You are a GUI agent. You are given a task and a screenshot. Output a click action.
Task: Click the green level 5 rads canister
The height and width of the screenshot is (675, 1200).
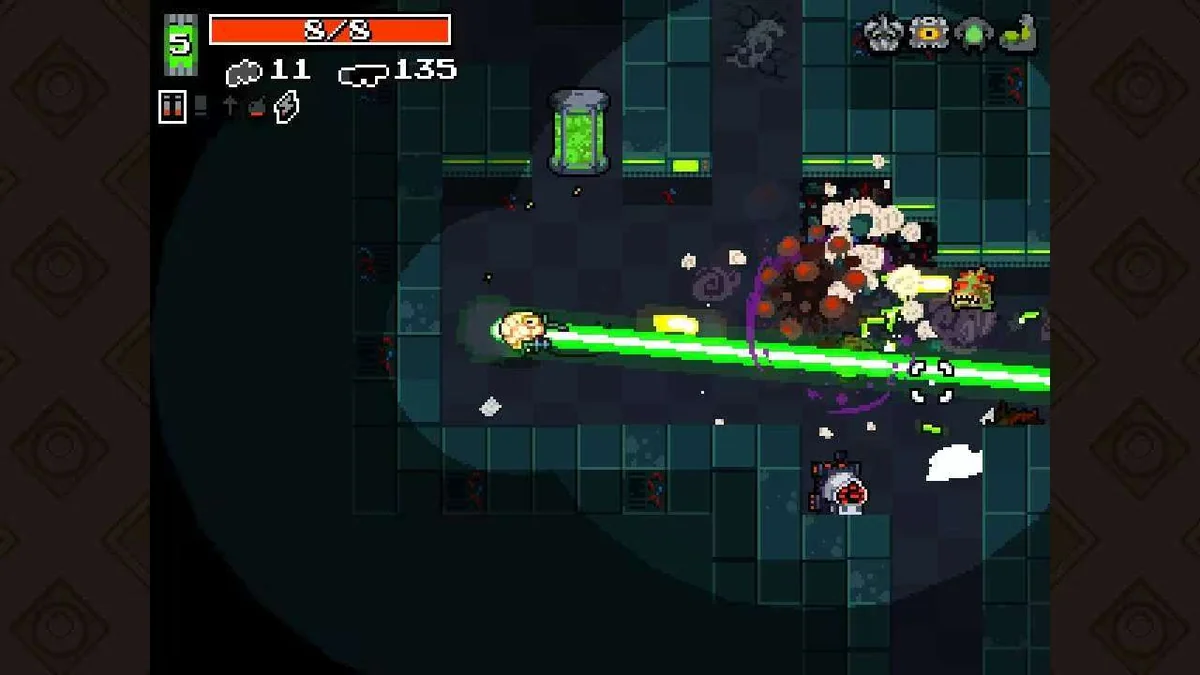180,45
